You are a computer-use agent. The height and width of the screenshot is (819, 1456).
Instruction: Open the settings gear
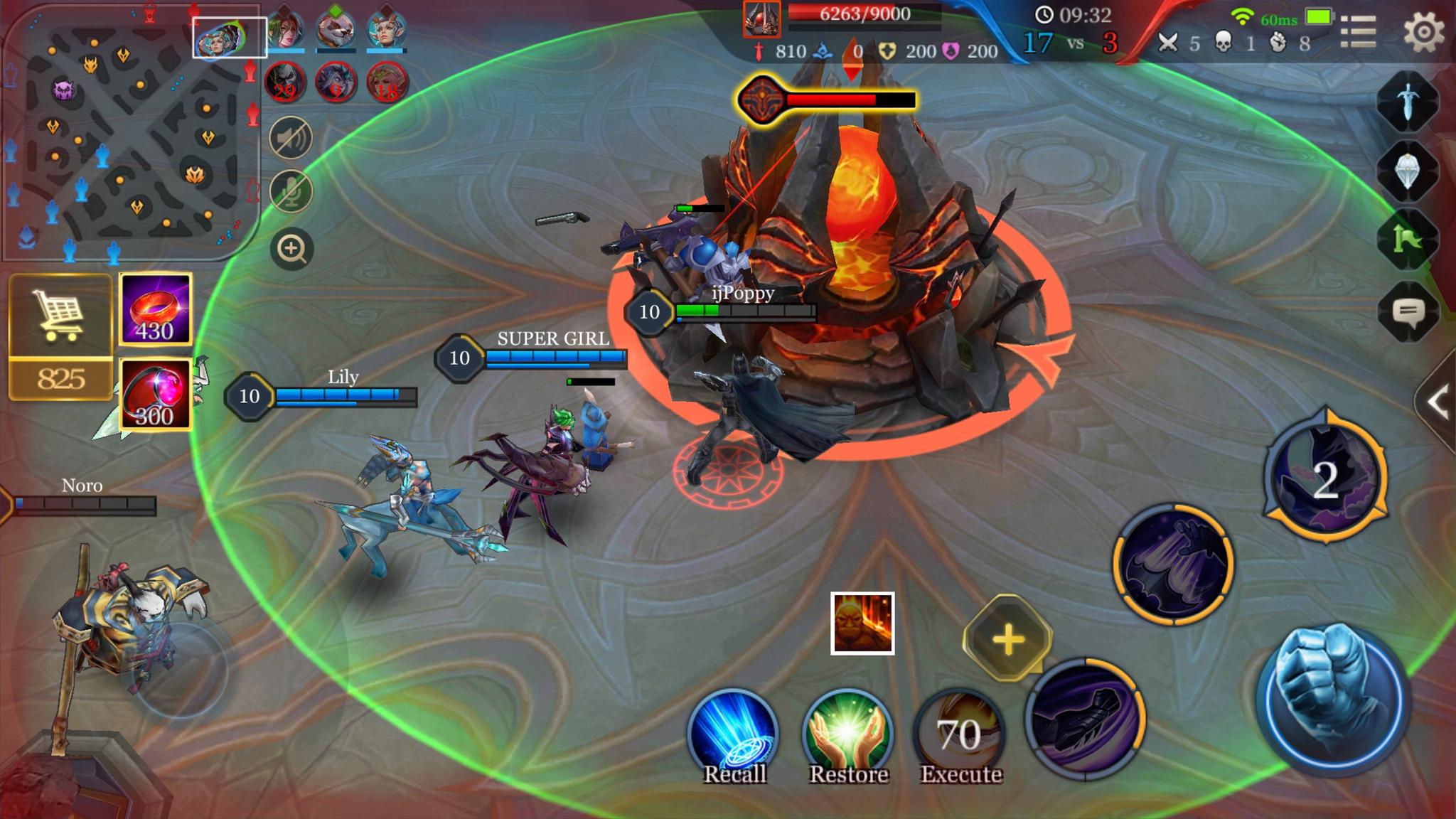tap(1424, 32)
